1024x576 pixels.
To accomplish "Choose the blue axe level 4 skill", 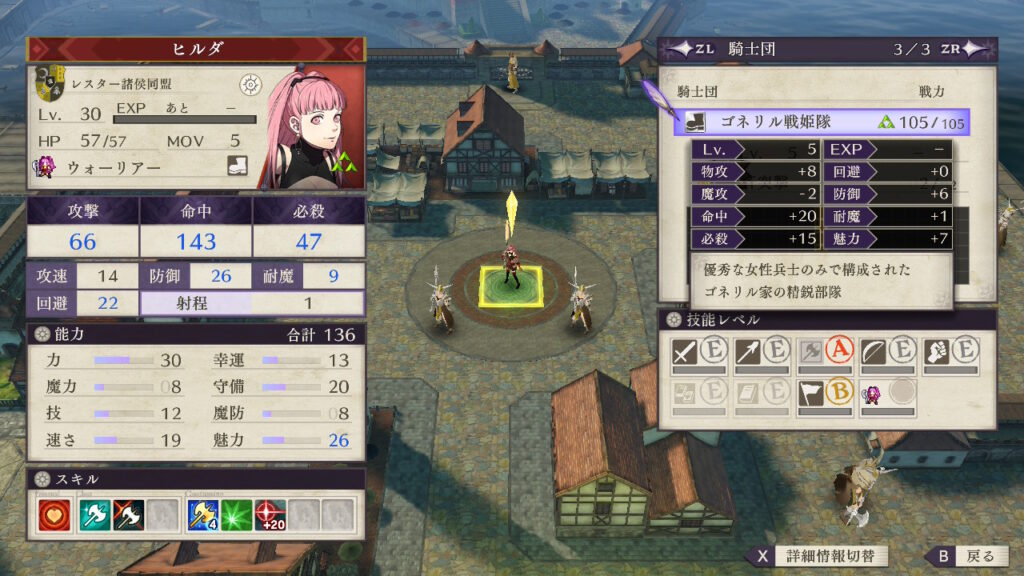I will pyautogui.click(x=202, y=515).
